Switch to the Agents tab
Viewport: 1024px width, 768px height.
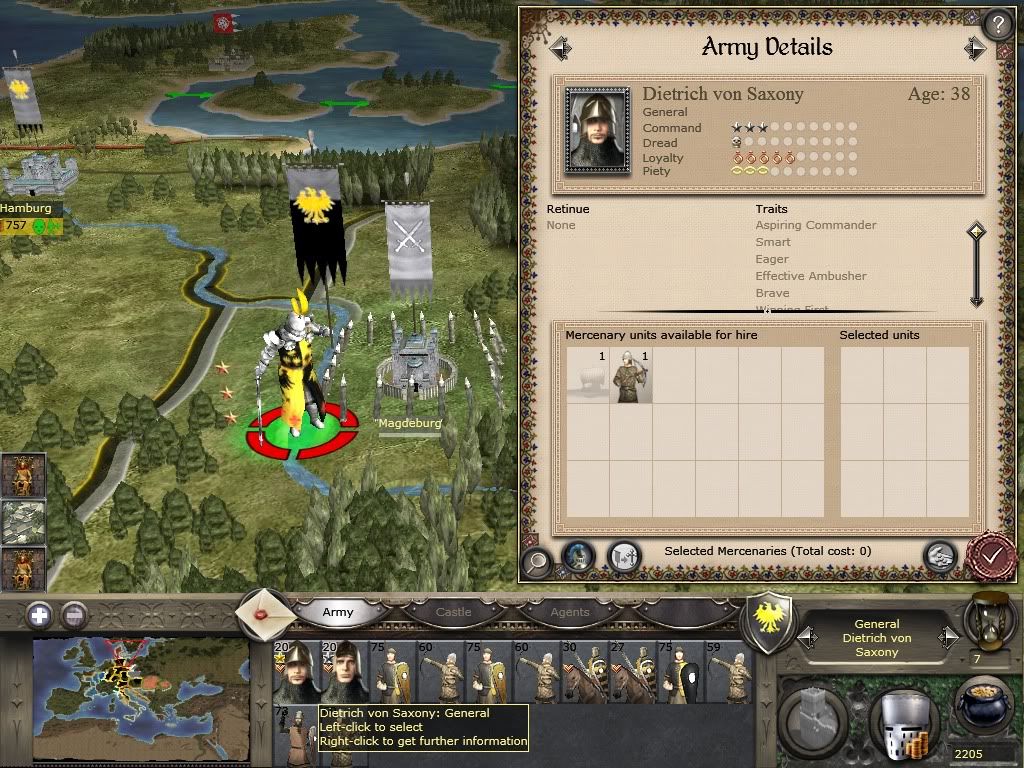(x=570, y=612)
